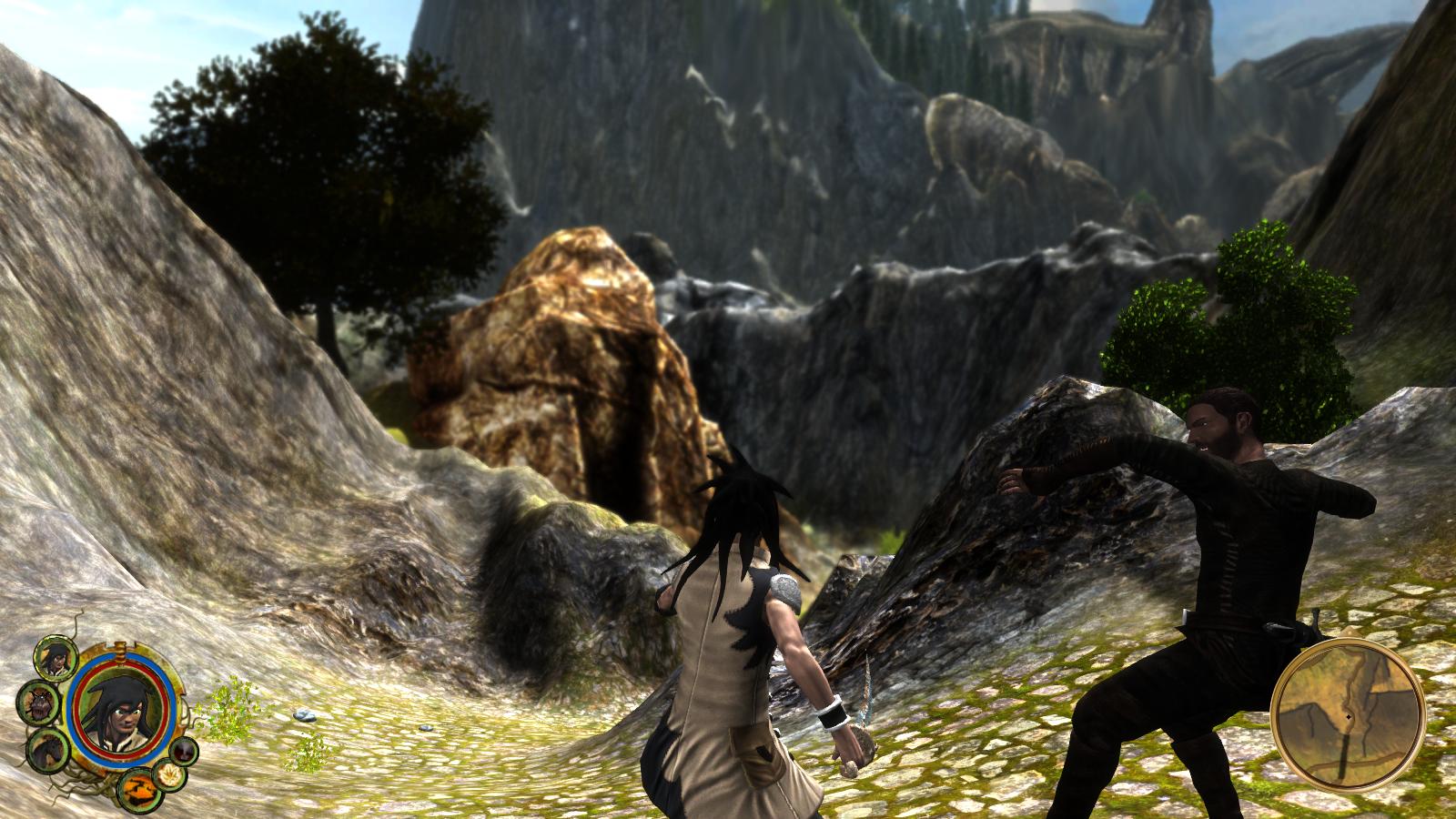Select the dark horse portrait icon

tap(46, 749)
